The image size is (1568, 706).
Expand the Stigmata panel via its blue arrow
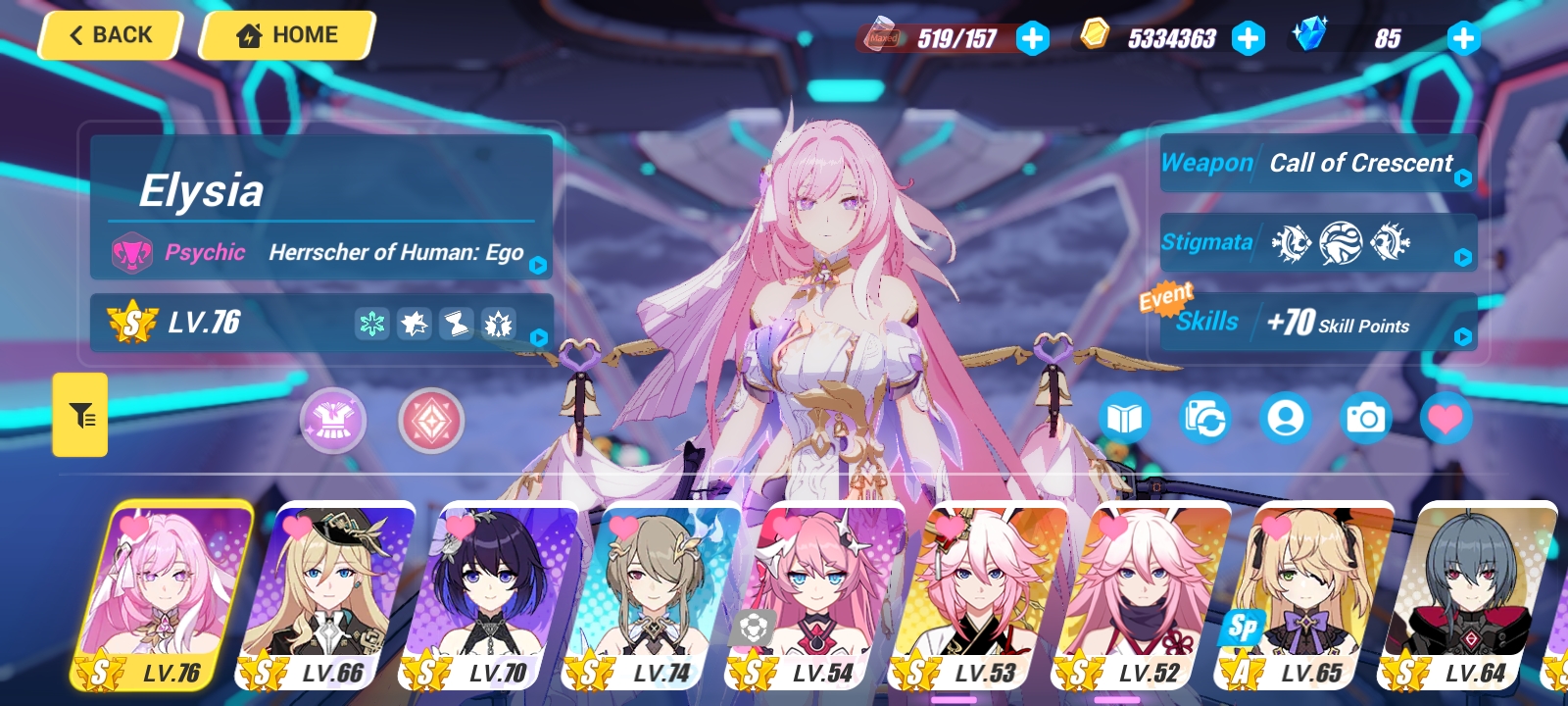tap(1462, 257)
